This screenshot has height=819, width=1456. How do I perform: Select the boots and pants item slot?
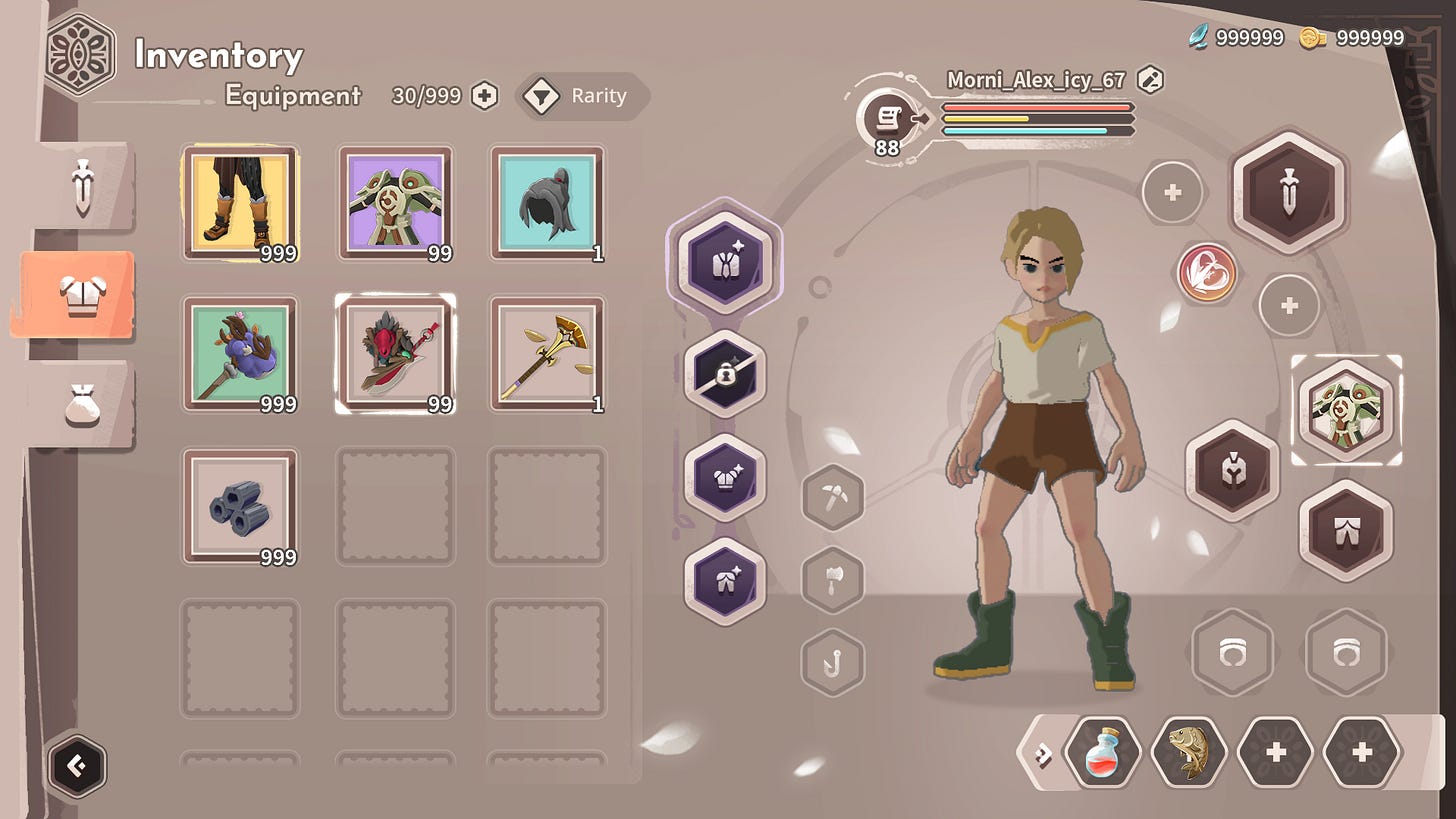point(240,203)
